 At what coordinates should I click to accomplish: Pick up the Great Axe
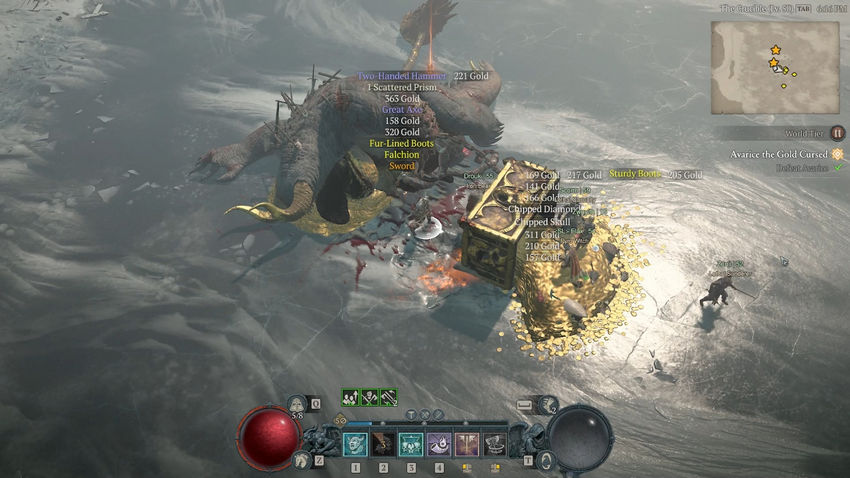tap(401, 110)
